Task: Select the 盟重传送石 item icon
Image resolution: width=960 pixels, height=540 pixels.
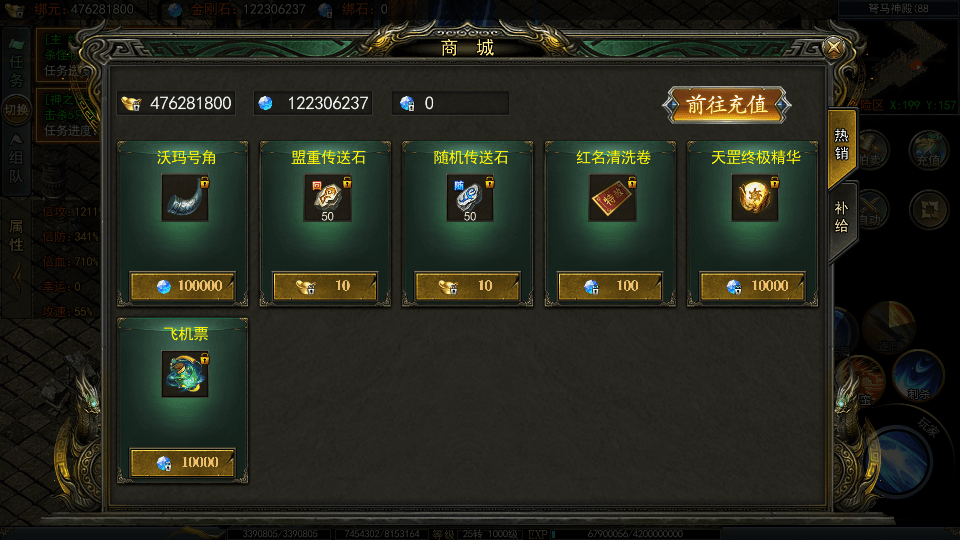Action: tap(327, 198)
